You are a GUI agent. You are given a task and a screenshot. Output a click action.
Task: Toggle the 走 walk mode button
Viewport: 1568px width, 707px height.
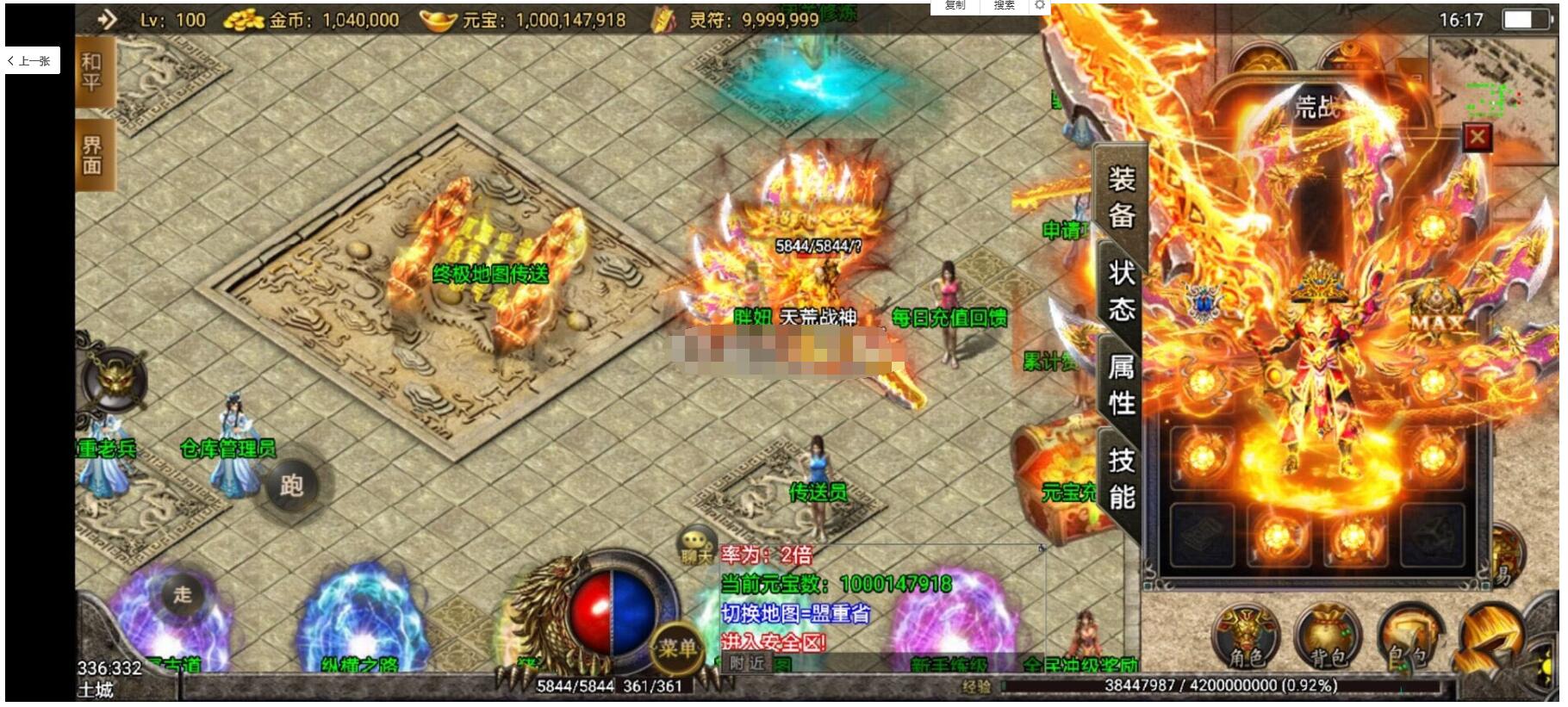[x=182, y=593]
